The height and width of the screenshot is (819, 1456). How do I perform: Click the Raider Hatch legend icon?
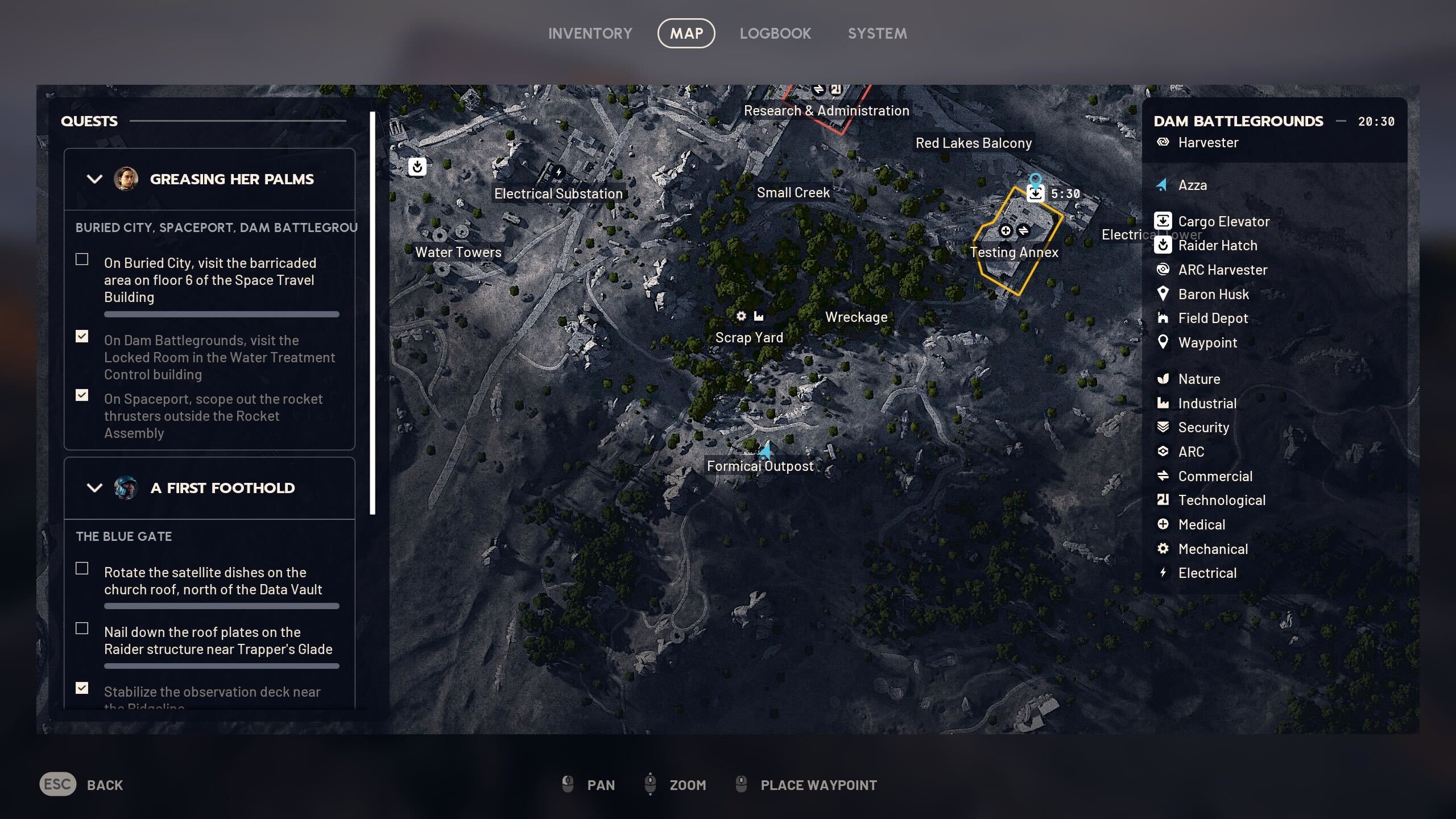[1163, 245]
